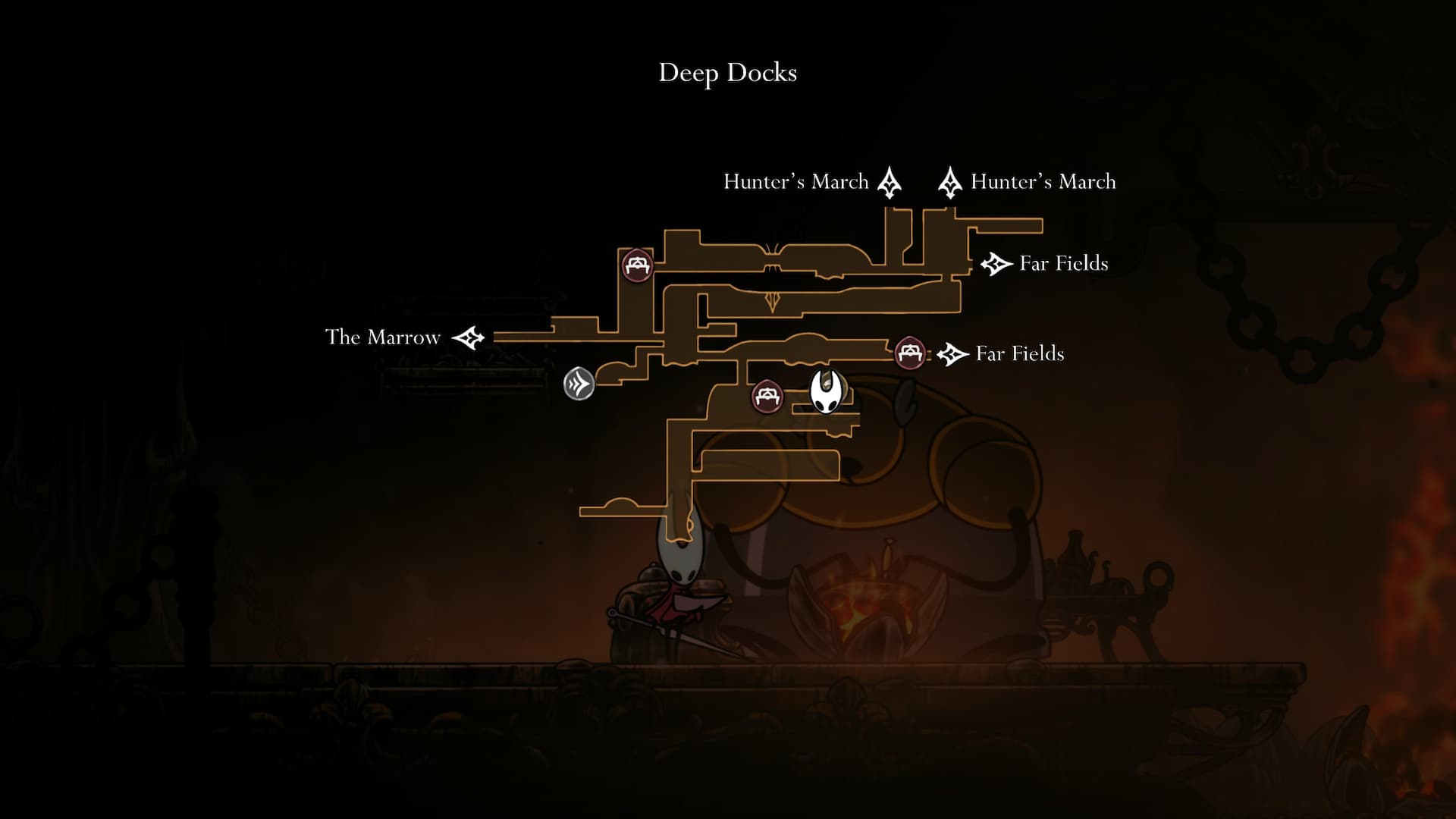The height and width of the screenshot is (819, 1456).
Task: Click the Far Fields exit arrow beside the bench
Action: click(952, 353)
